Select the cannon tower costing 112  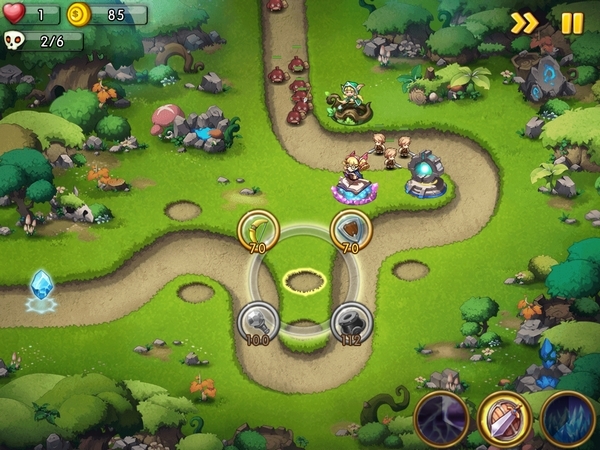351,321
